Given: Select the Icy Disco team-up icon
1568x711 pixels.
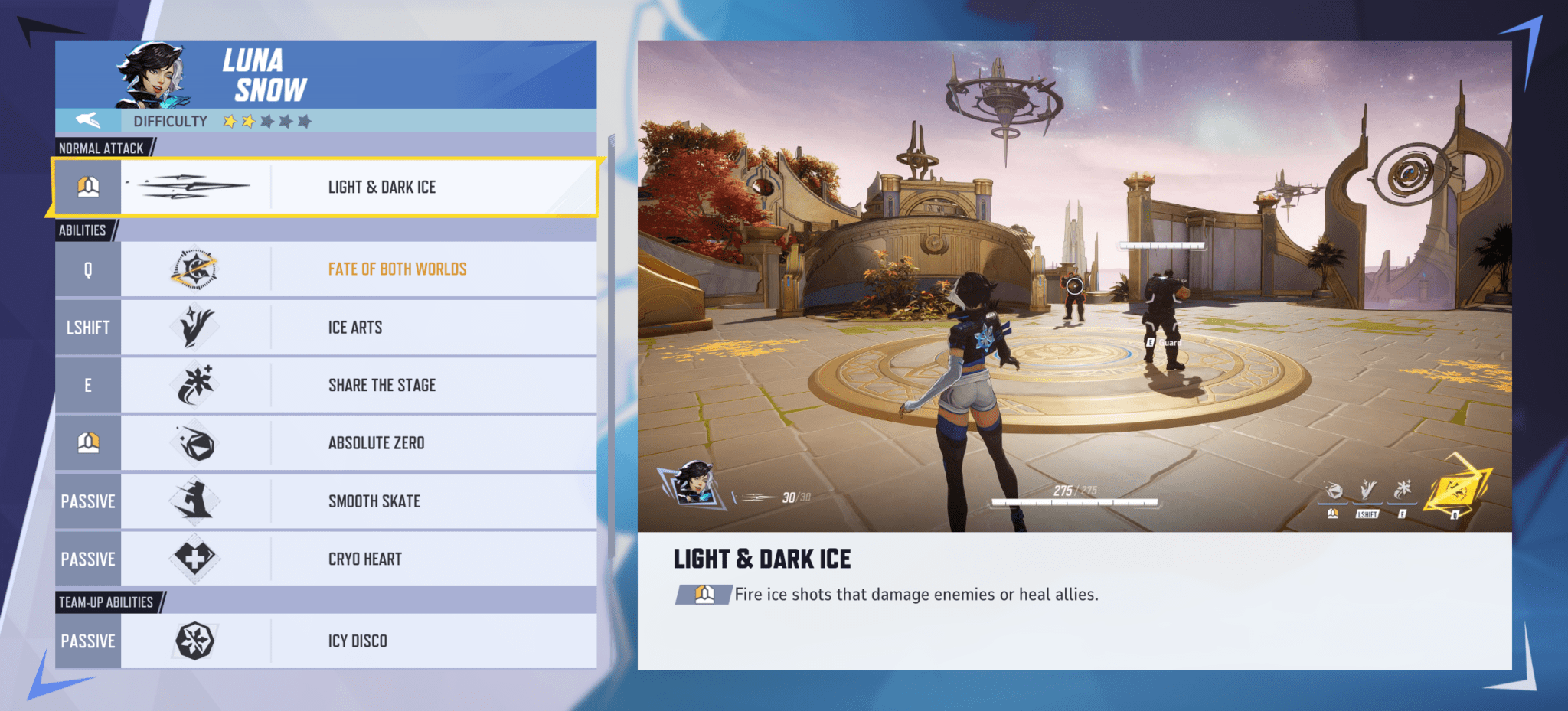Looking at the screenshot, I should point(195,641).
